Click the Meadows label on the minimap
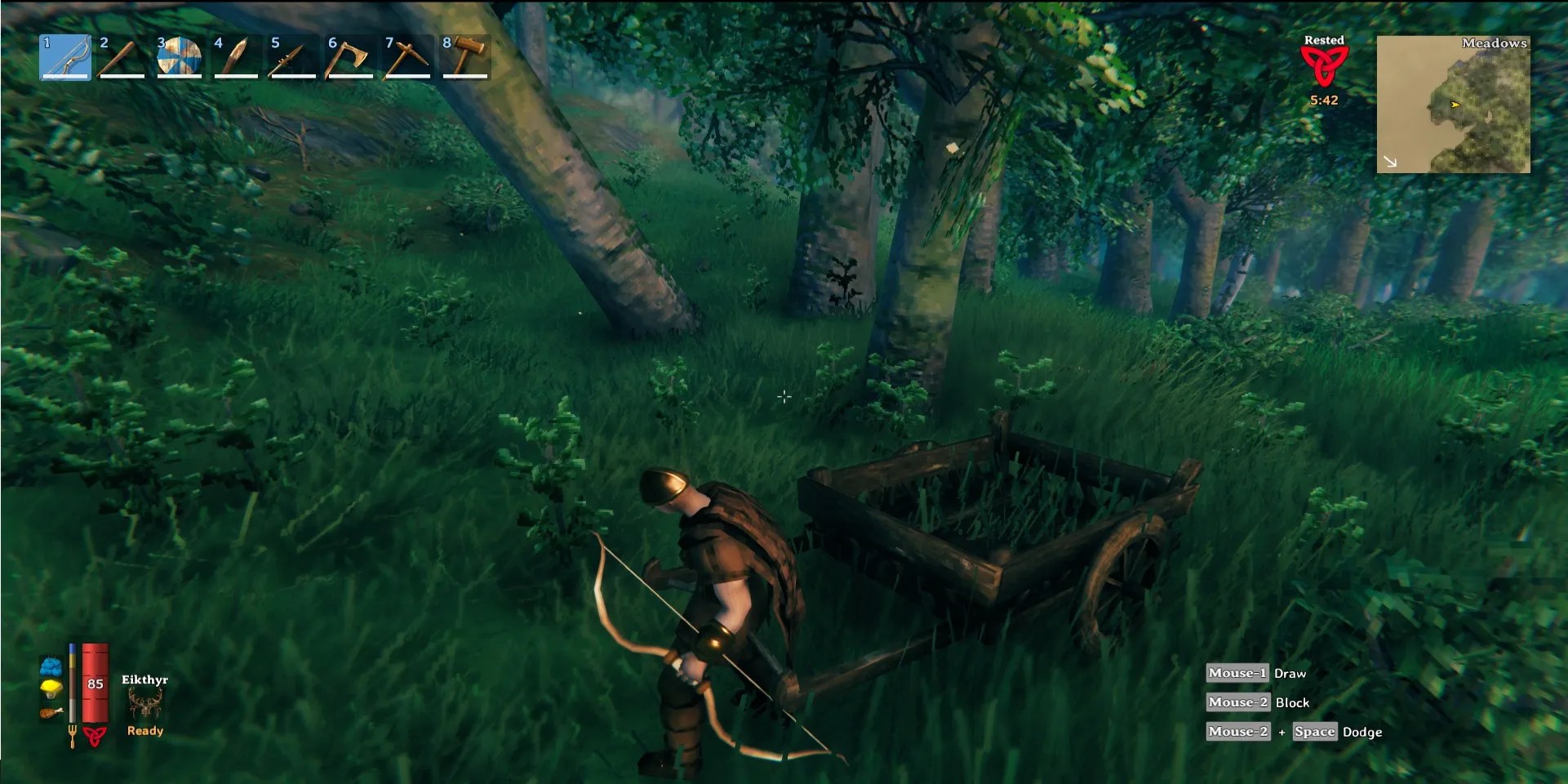Screen dimensions: 1568x784 (x=1495, y=42)
